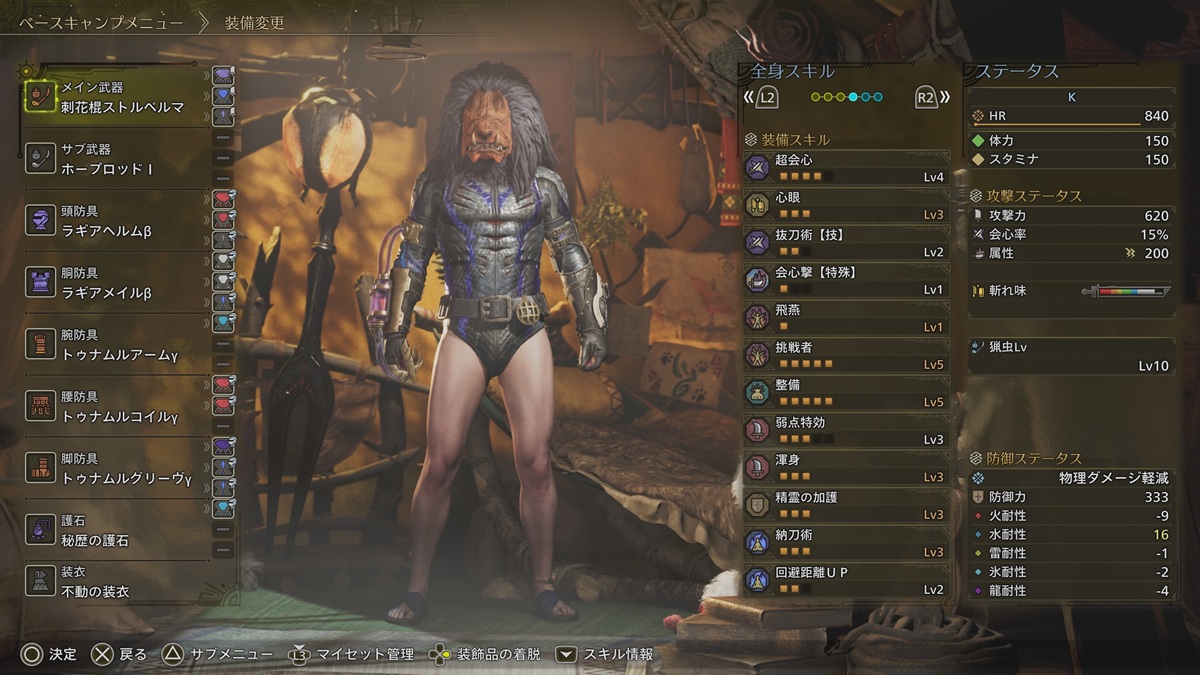Select the 精霊の加護 skill row
Viewport: 1200px width, 675px height.
[845, 505]
